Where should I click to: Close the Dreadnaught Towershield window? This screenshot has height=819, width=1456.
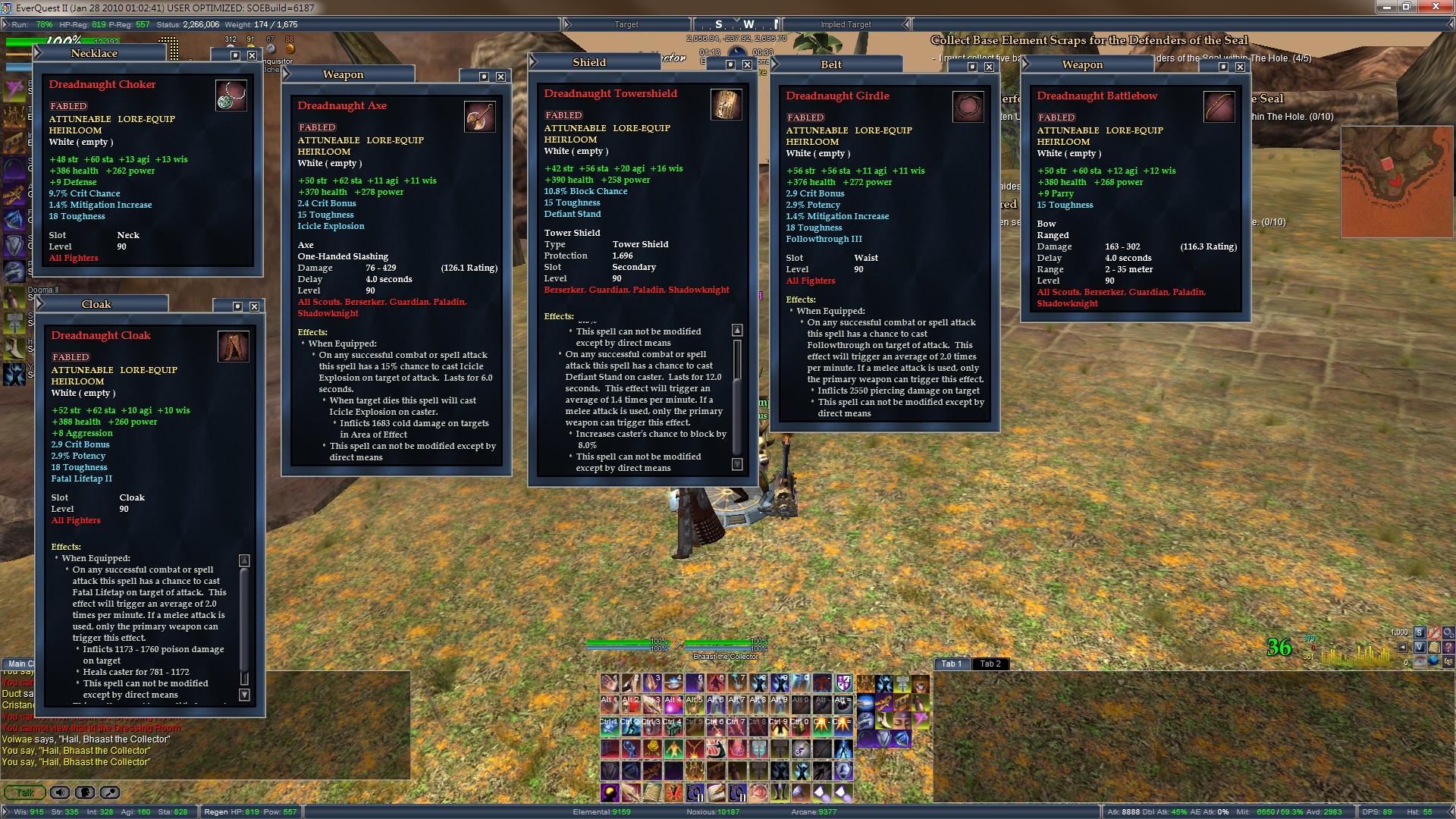747,64
